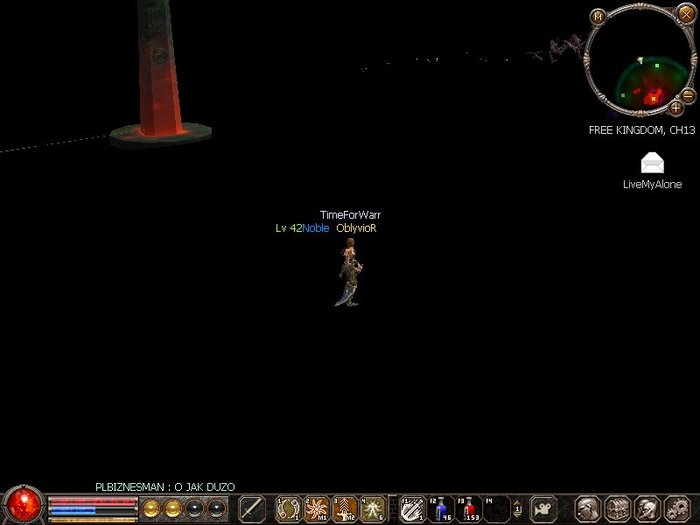Zoom out the minimap with the minus button
700x525 pixels.
[x=688, y=95]
